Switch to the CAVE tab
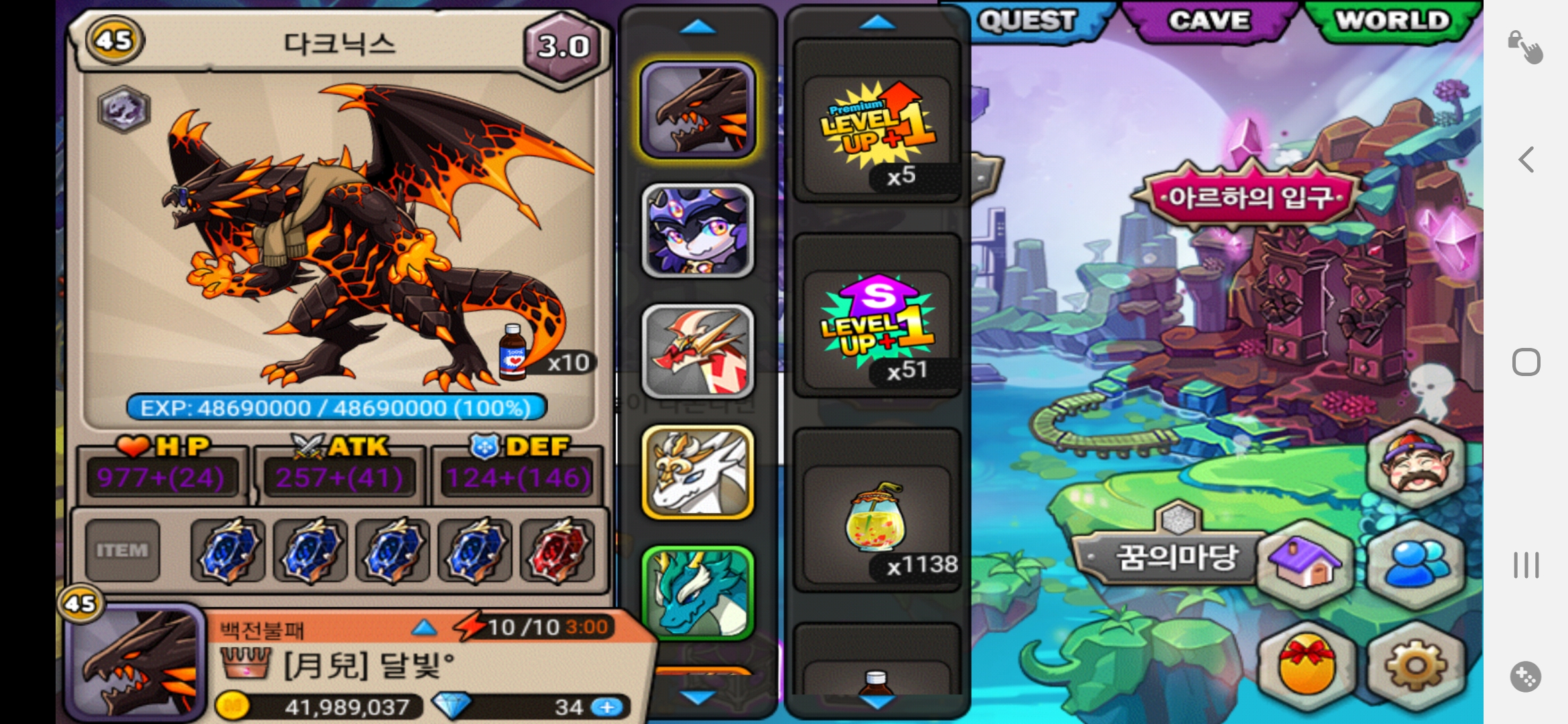Image resolution: width=1568 pixels, height=724 pixels. 1210,21
